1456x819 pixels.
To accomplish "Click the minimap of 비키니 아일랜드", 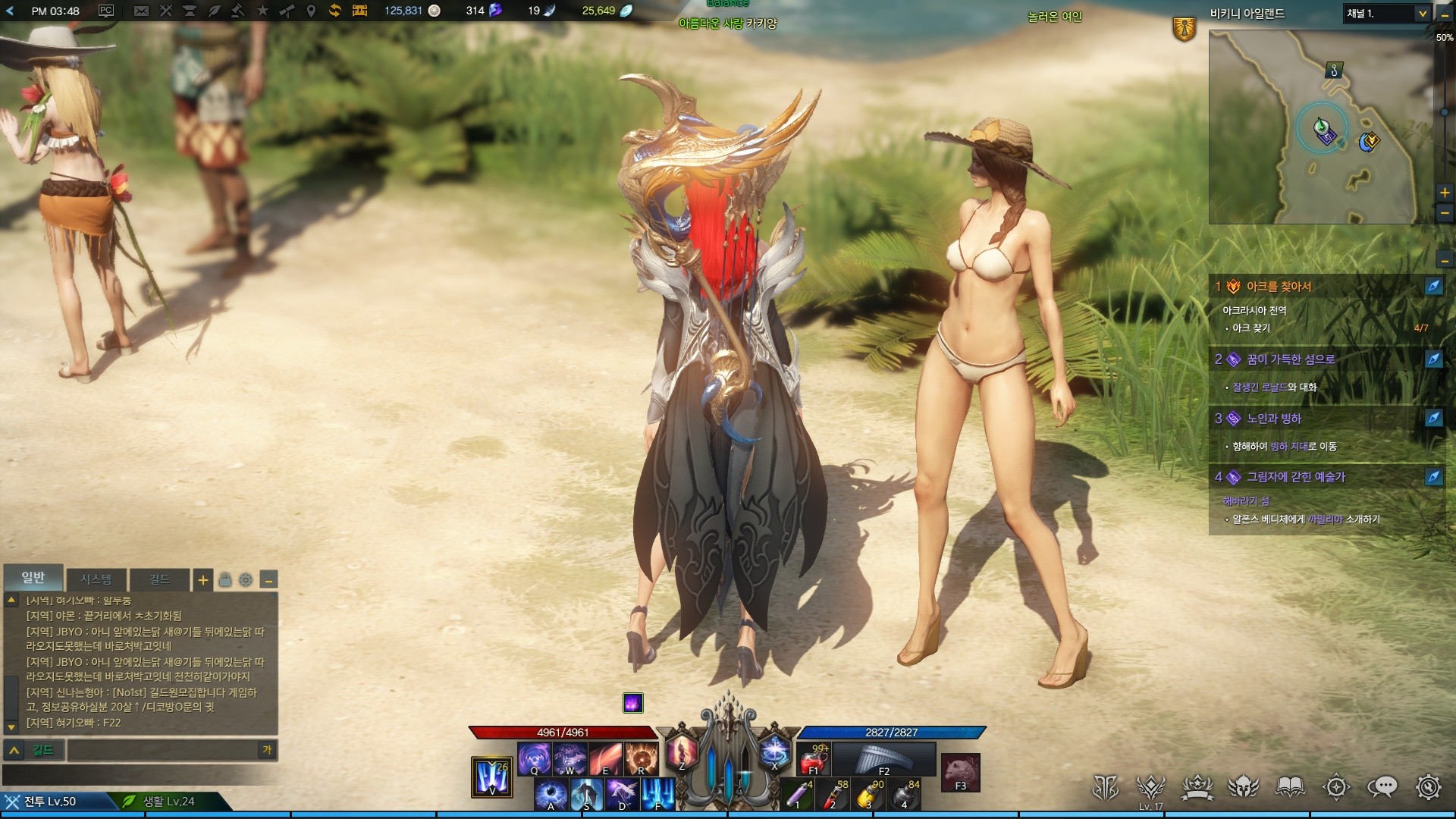I will click(x=1312, y=127).
